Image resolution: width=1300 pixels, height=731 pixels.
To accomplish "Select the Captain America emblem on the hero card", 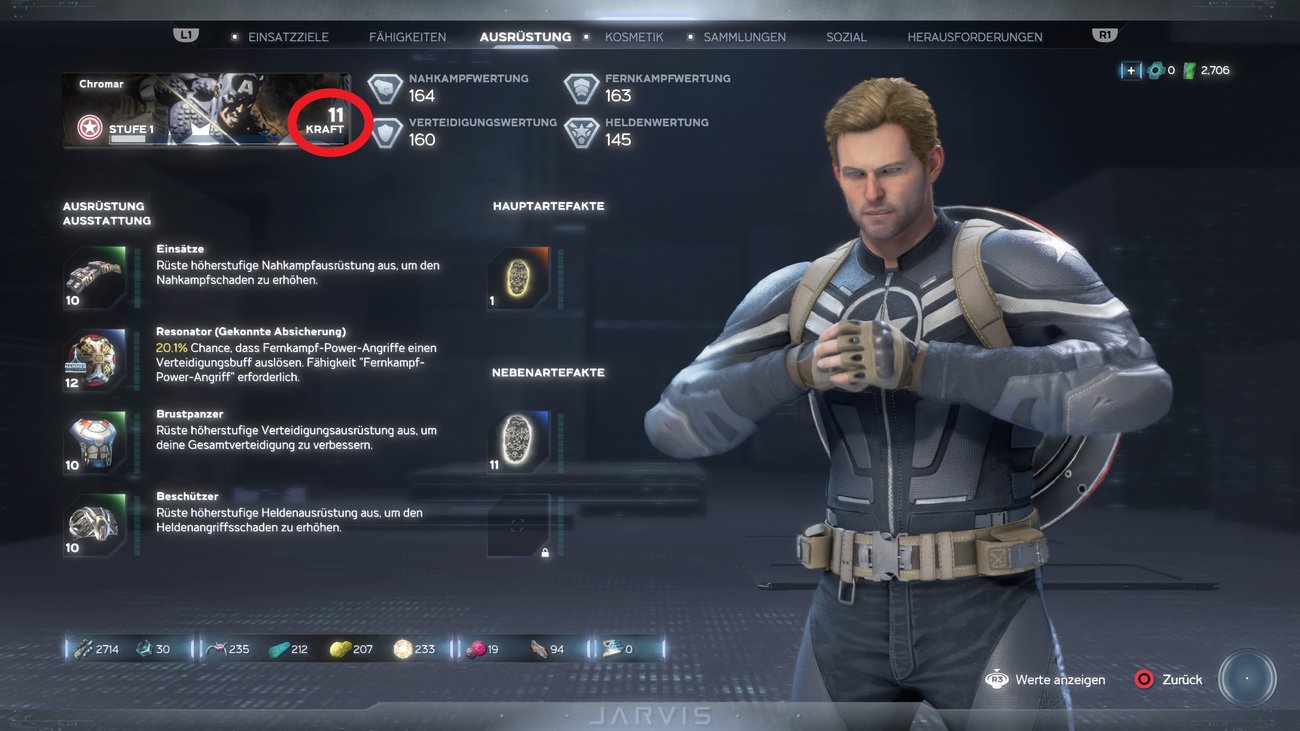I will click(x=88, y=127).
